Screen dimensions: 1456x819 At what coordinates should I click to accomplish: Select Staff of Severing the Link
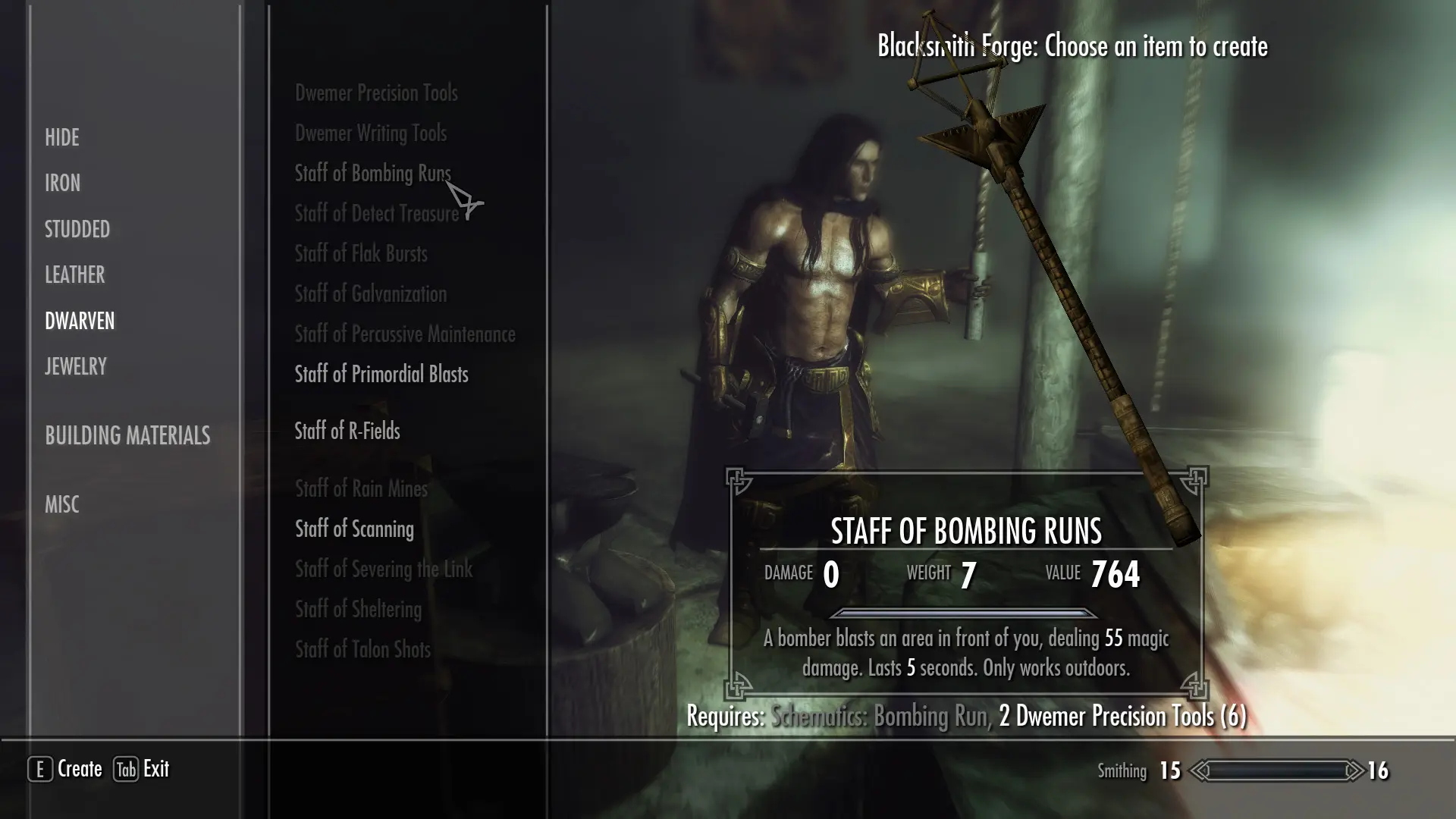pyautogui.click(x=383, y=570)
